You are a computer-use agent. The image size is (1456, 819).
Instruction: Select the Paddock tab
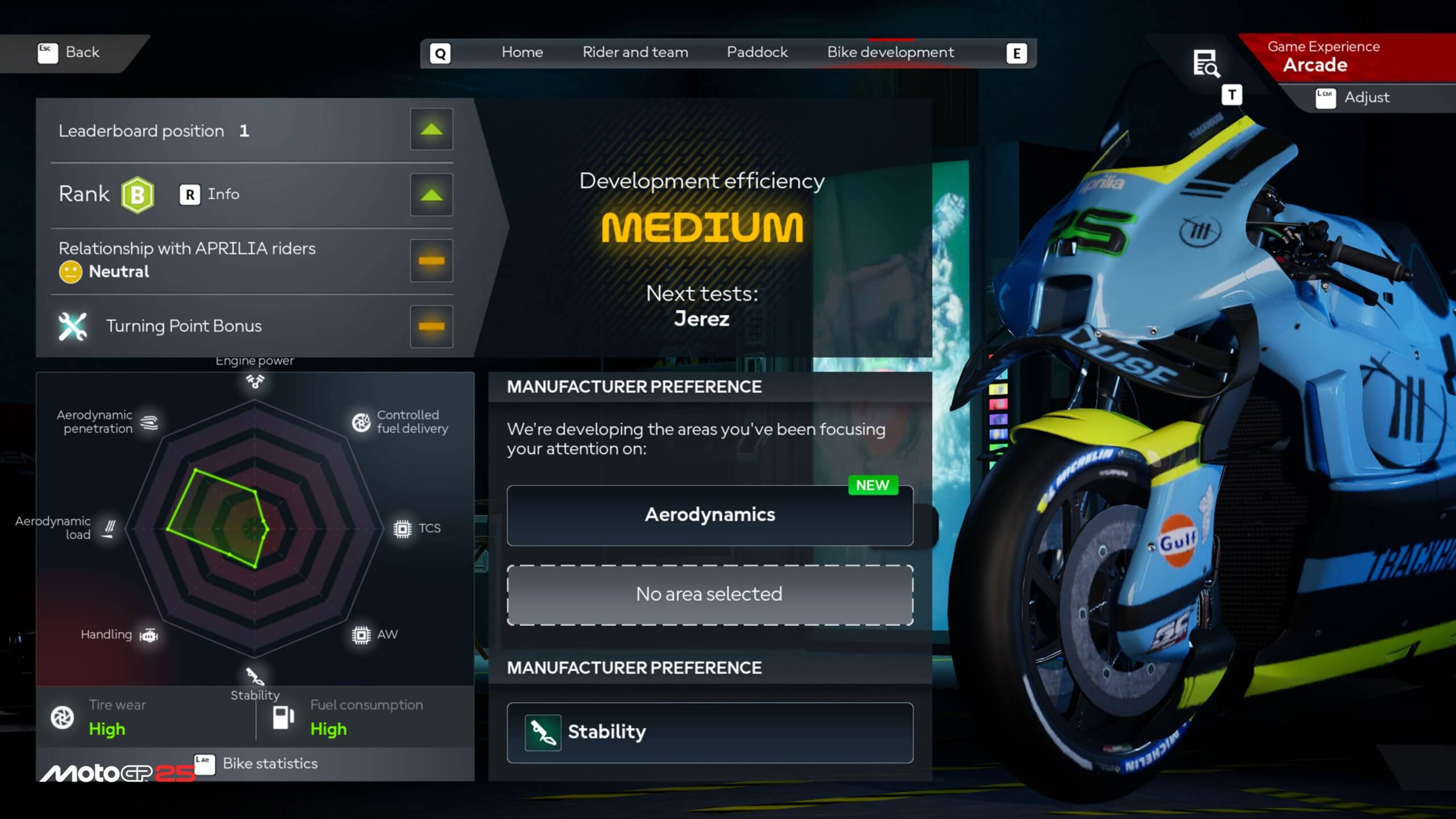click(x=756, y=52)
